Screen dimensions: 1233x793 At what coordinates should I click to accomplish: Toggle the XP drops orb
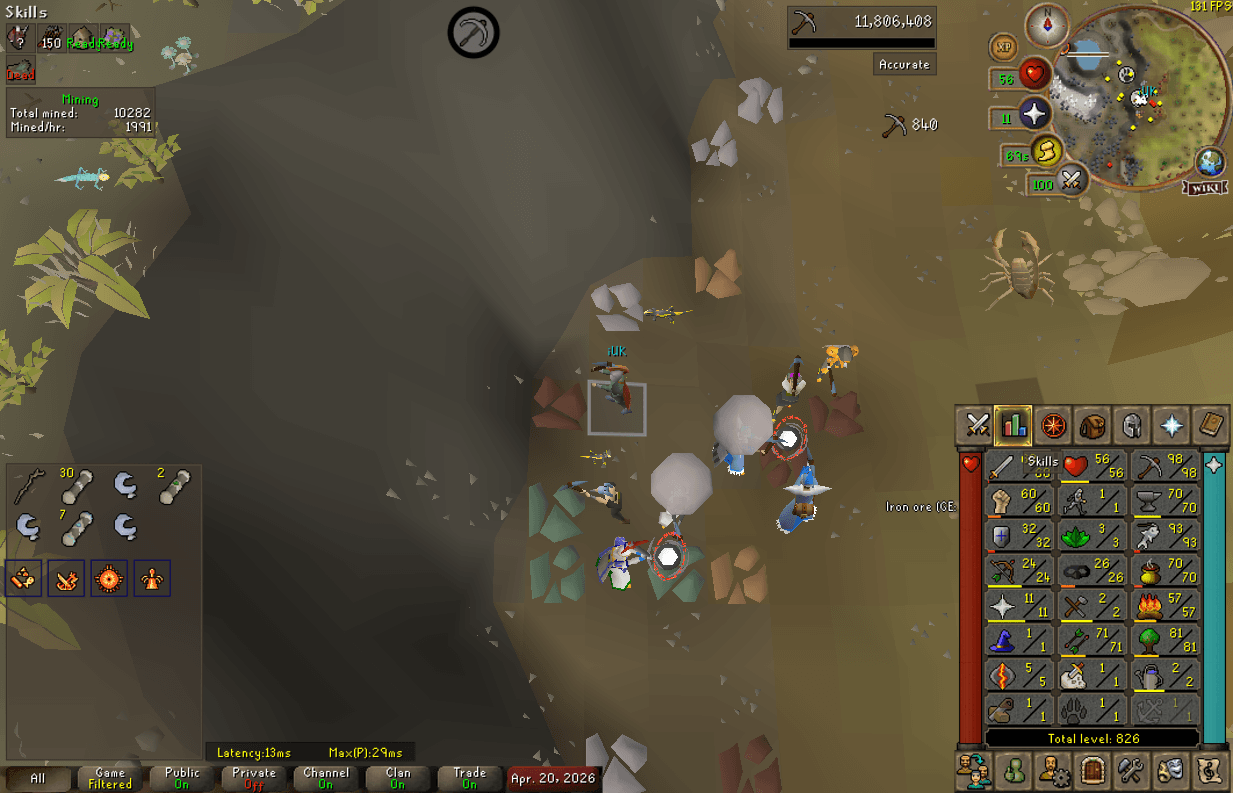point(1003,46)
